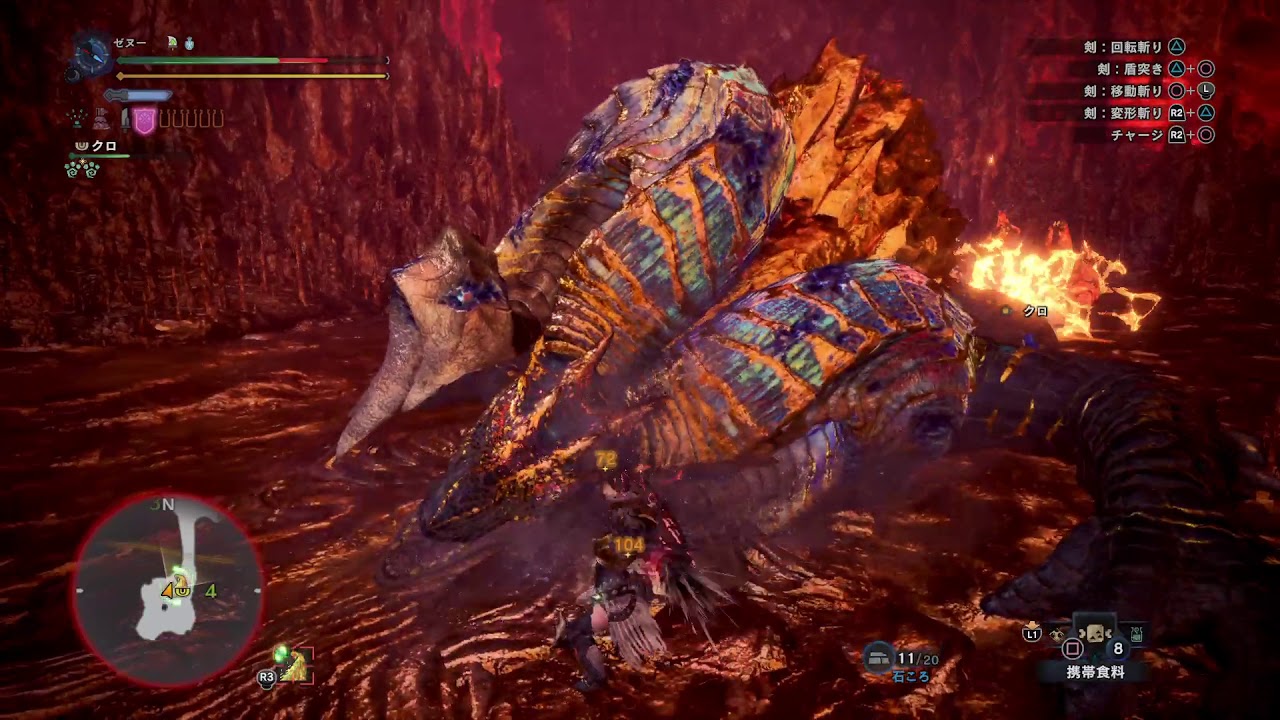Select the 携帯食料 ration item in the item bar
This screenshot has height=720, width=1280.
pyautogui.click(x=1095, y=636)
